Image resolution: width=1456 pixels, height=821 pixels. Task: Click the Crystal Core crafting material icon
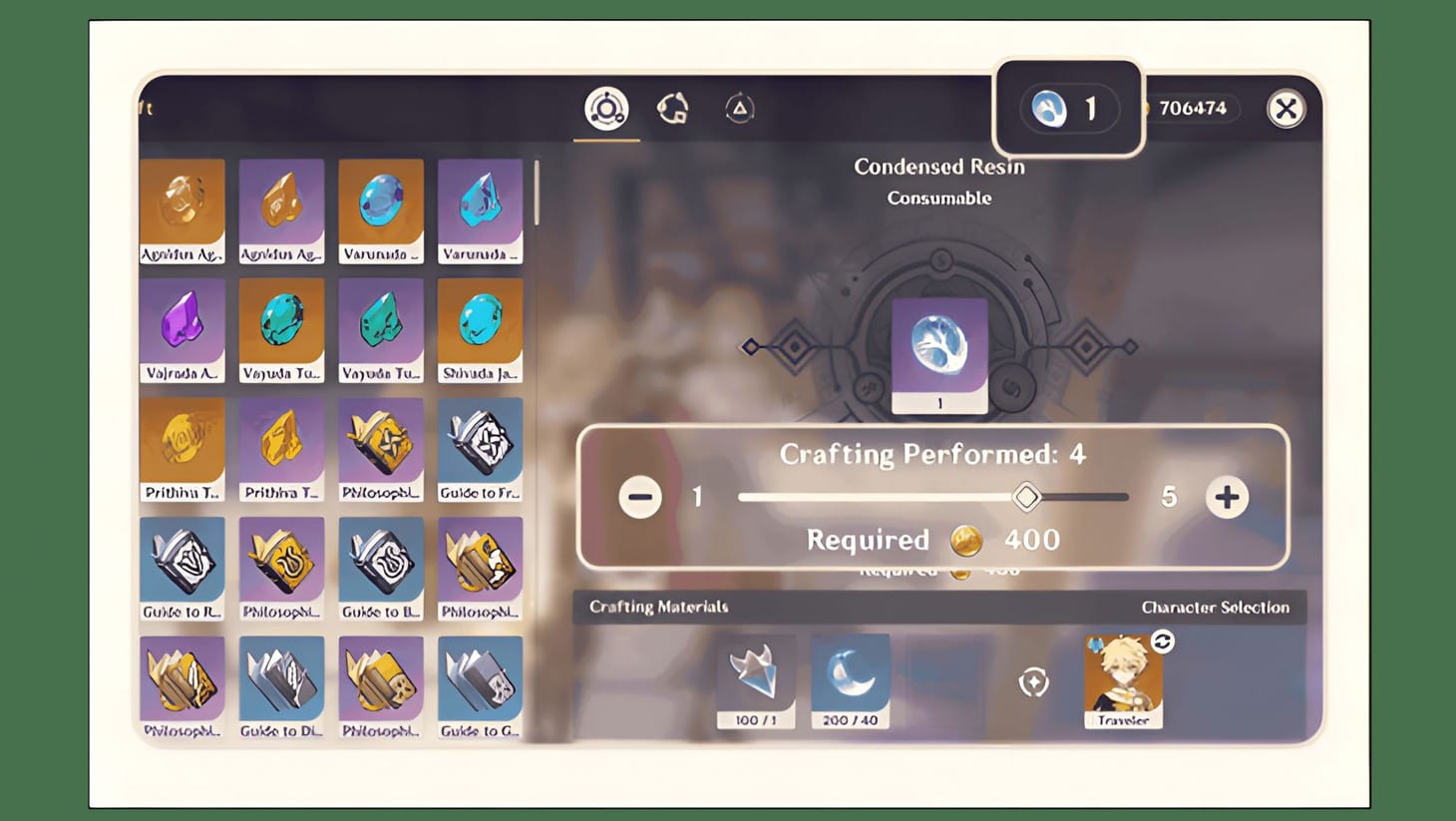click(x=756, y=675)
